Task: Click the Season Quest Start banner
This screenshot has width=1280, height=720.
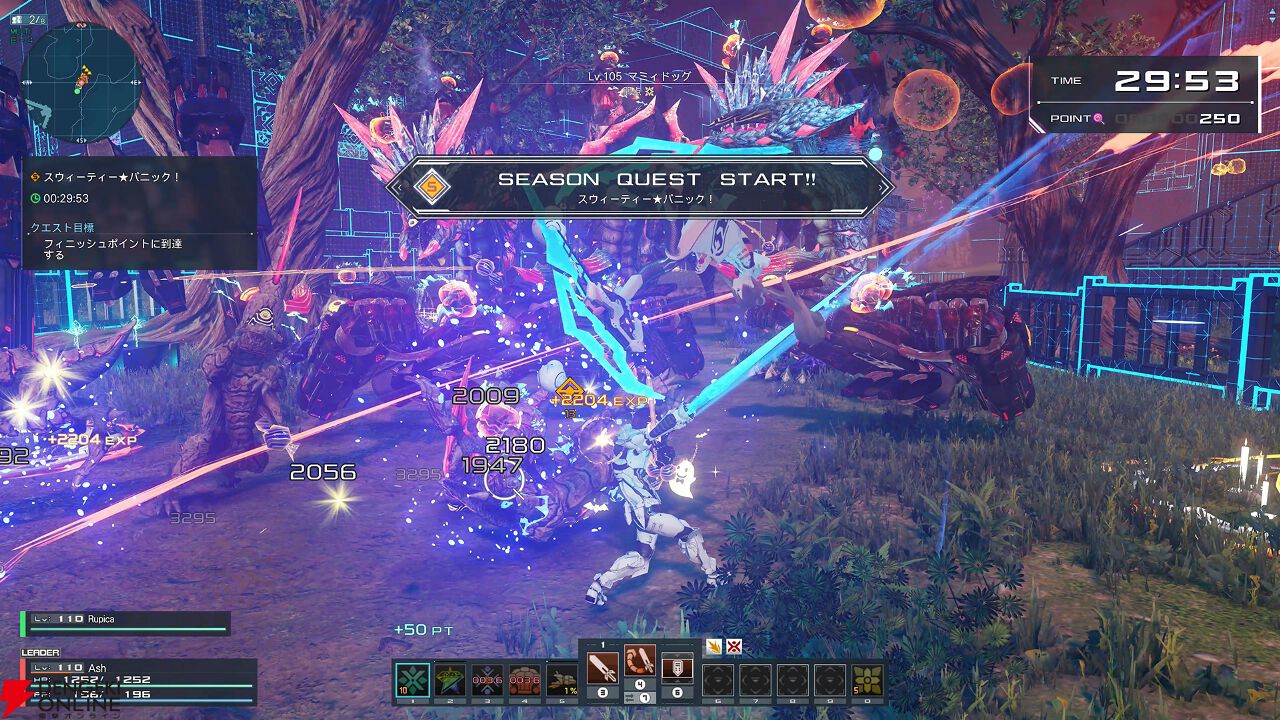Action: 640,186
